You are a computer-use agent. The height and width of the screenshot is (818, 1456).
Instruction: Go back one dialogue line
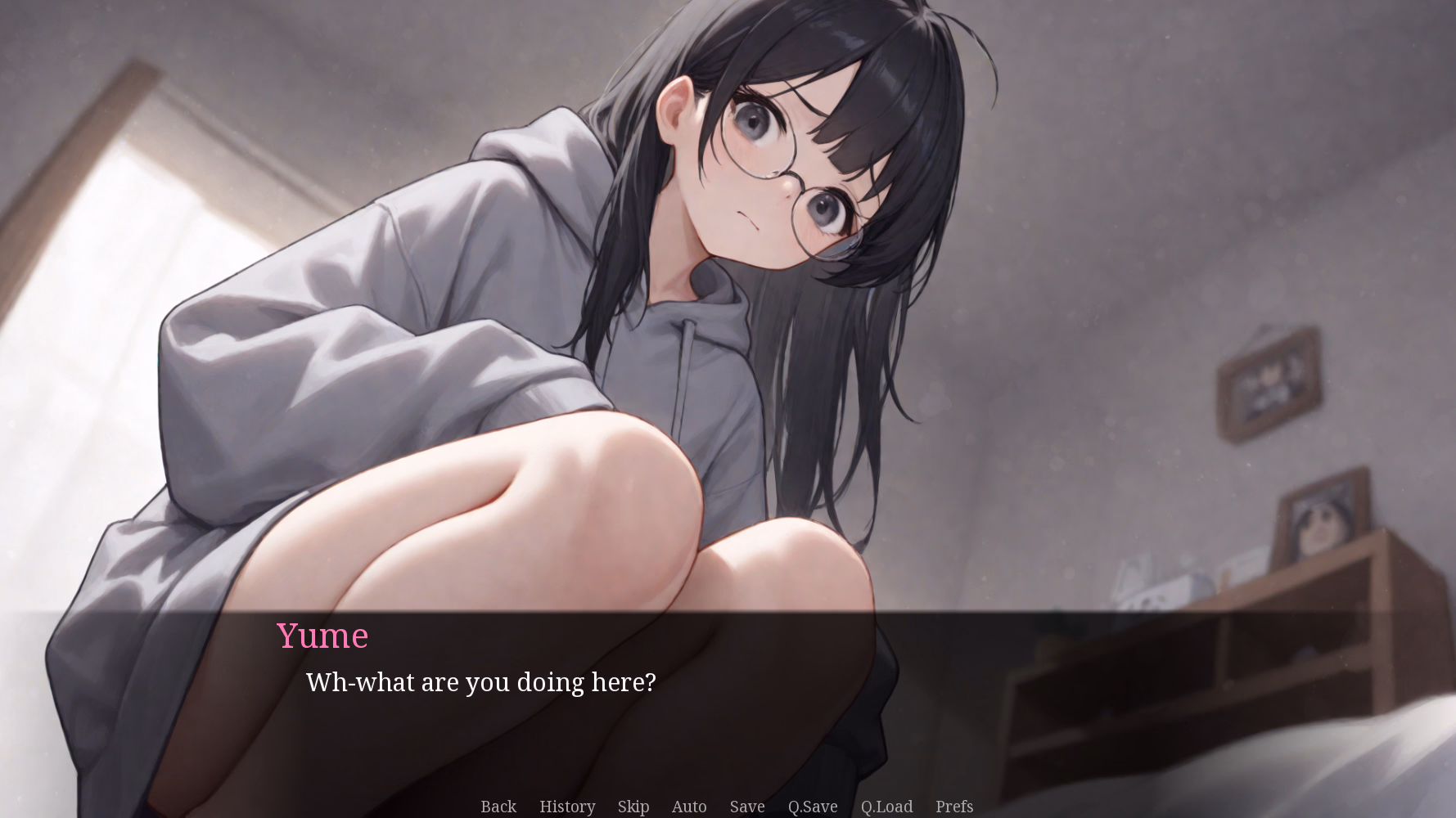click(x=498, y=807)
